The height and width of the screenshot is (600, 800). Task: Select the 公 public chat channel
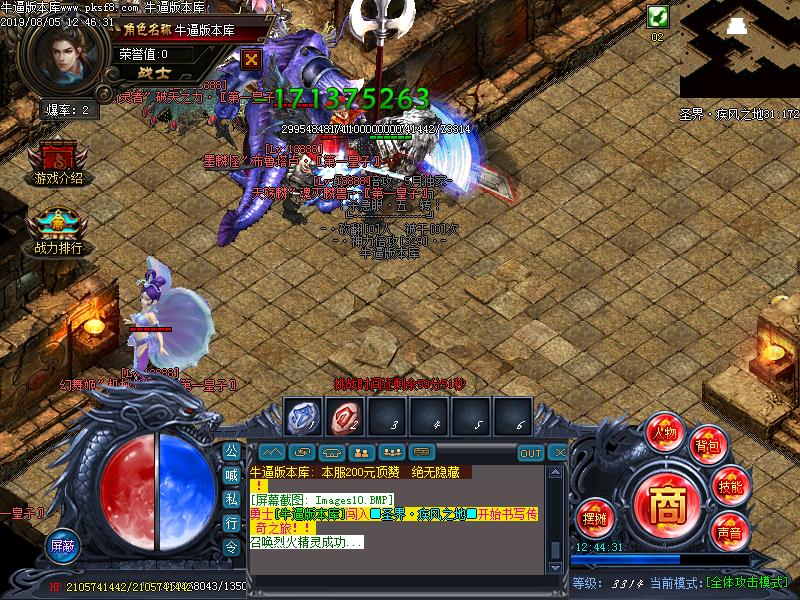click(231, 451)
